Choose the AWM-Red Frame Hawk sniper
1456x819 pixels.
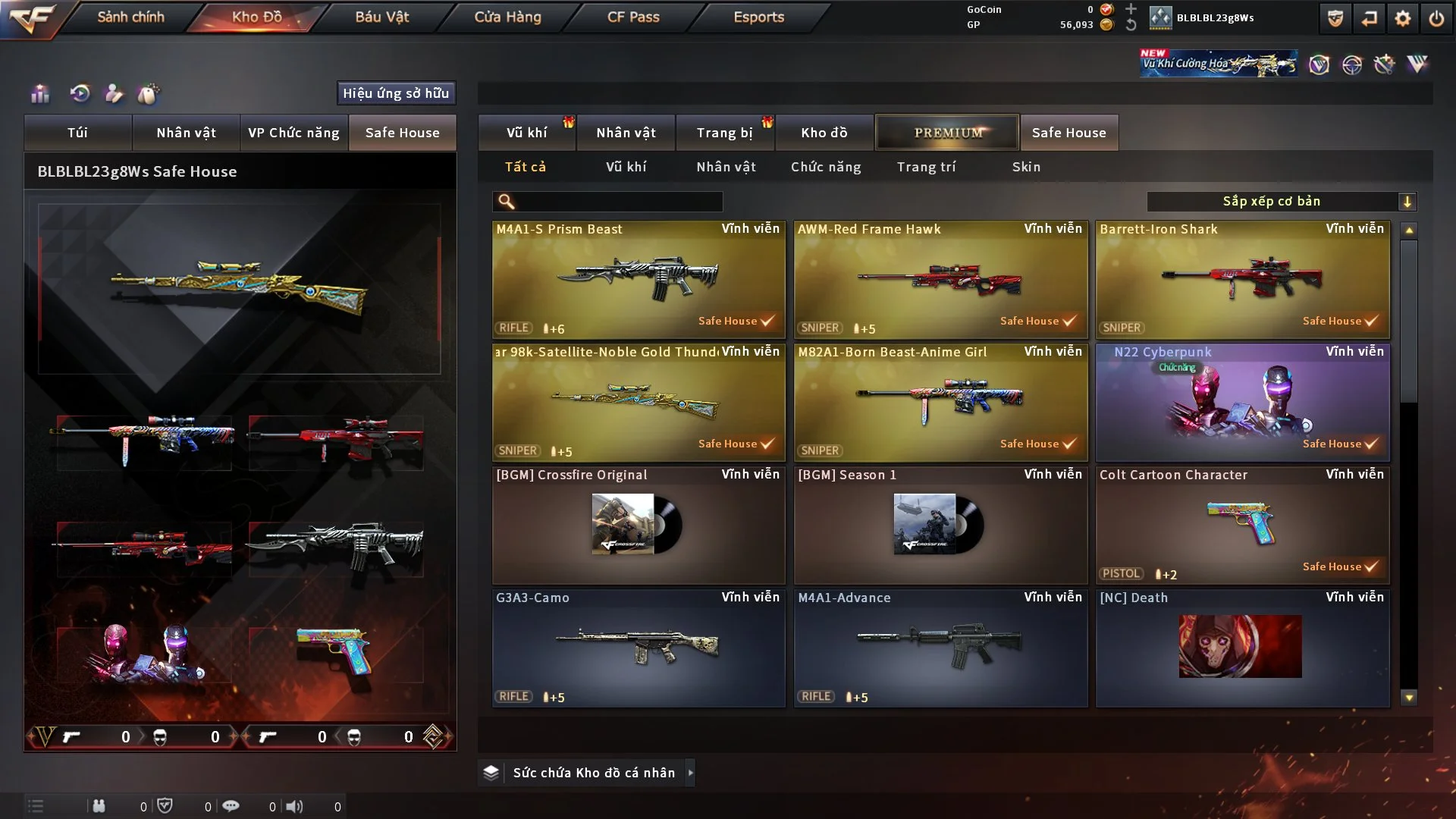pyautogui.click(x=940, y=280)
